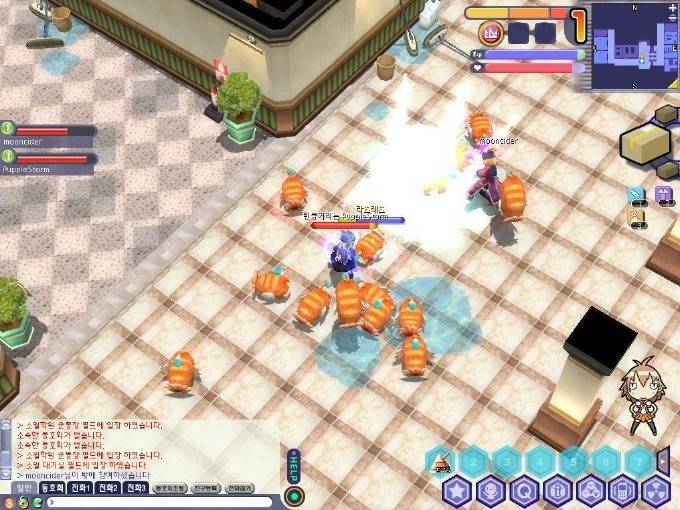Switch to the 동호회 chat tab

pyautogui.click(x=51, y=488)
